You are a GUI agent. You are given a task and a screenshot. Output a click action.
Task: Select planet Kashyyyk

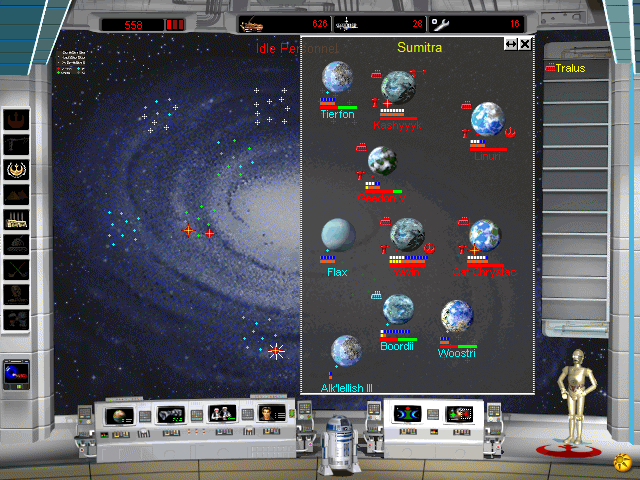click(398, 87)
